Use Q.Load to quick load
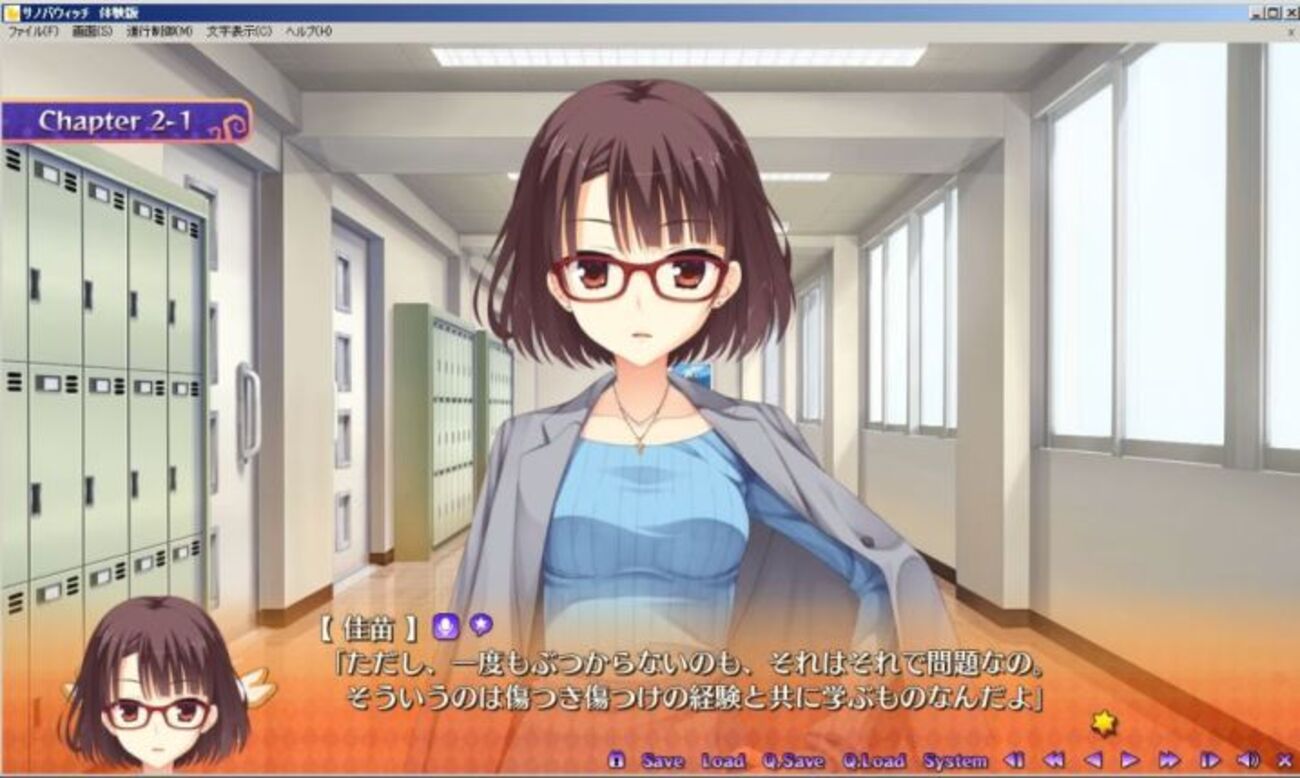This screenshot has height=778, width=1300. tap(873, 761)
